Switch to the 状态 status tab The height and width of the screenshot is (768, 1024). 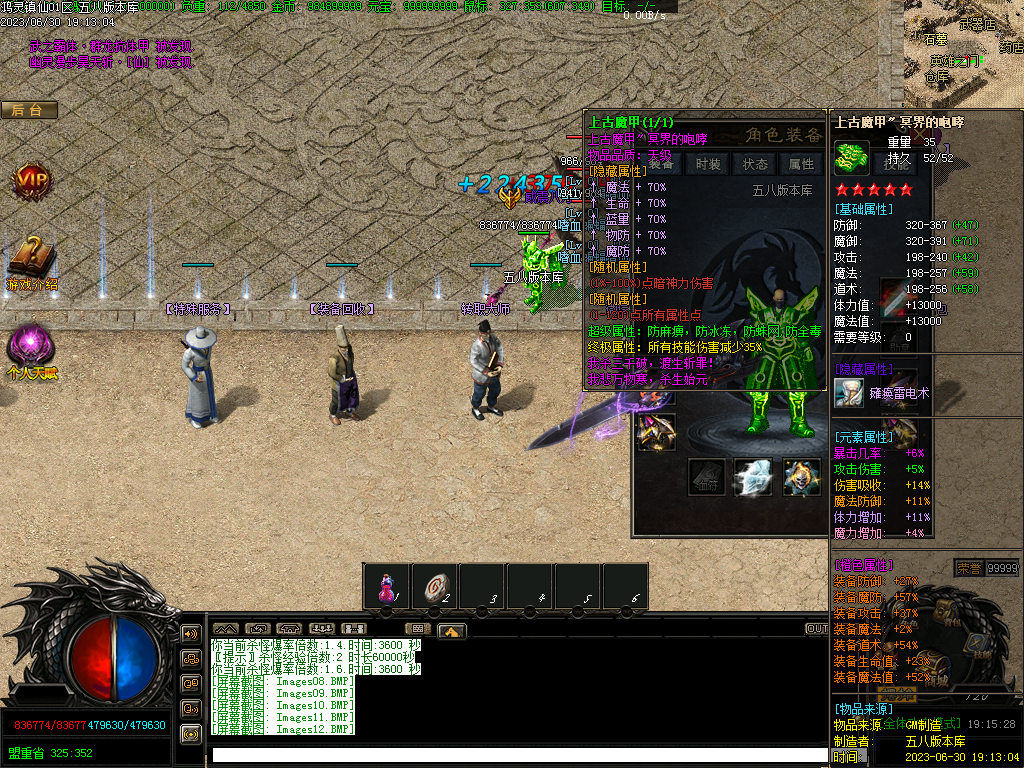point(755,164)
